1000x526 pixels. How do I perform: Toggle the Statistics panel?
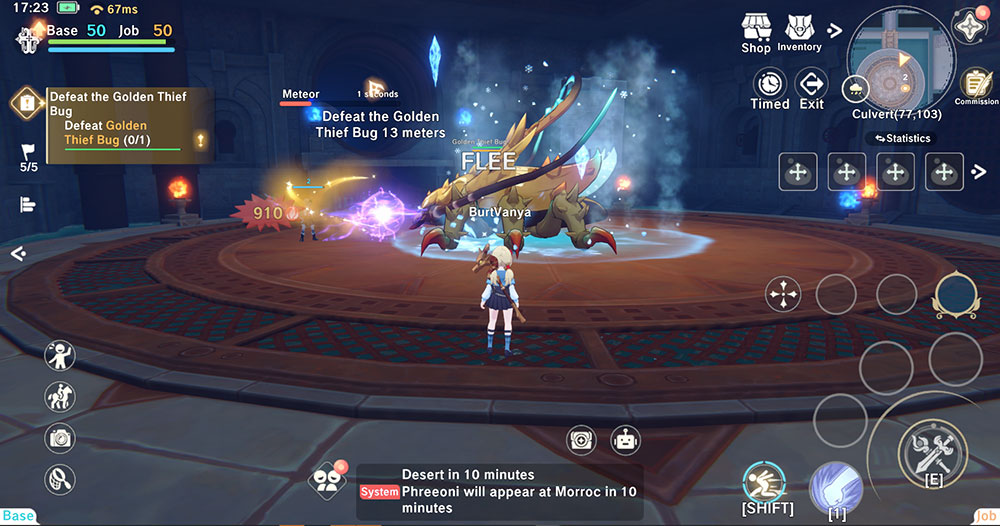[x=902, y=138]
